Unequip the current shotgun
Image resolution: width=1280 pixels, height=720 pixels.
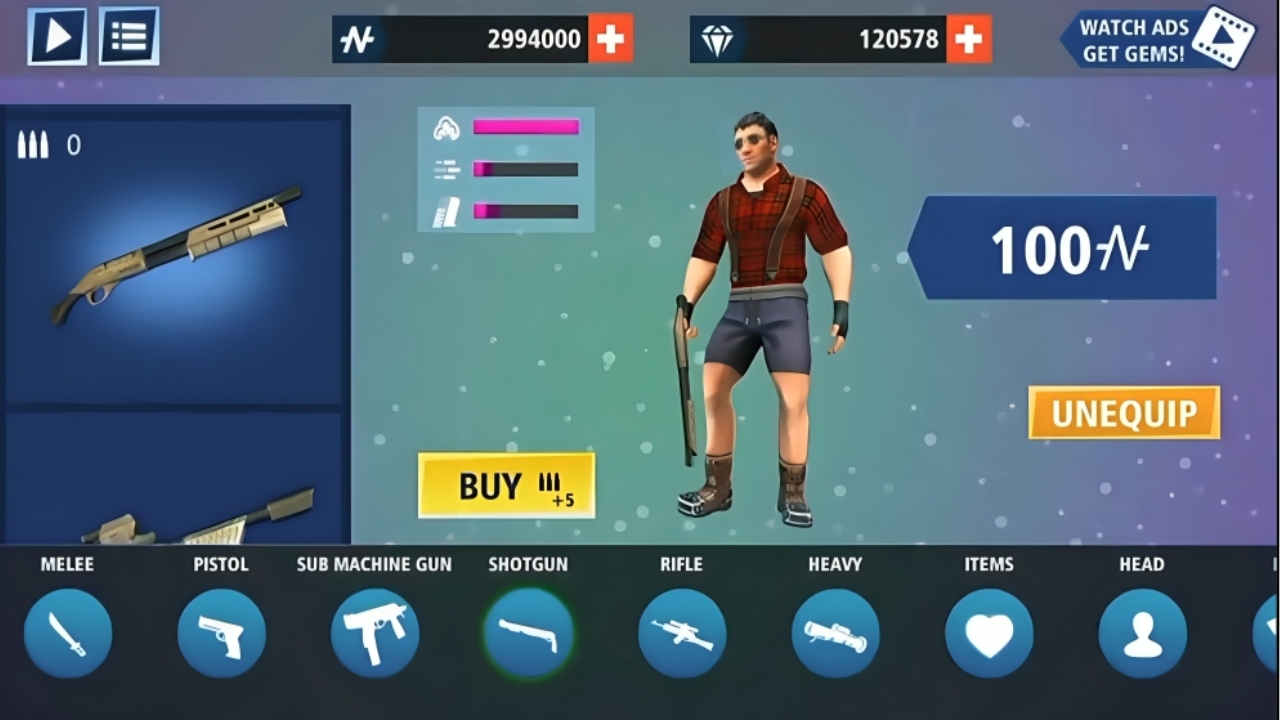pyautogui.click(x=1124, y=412)
